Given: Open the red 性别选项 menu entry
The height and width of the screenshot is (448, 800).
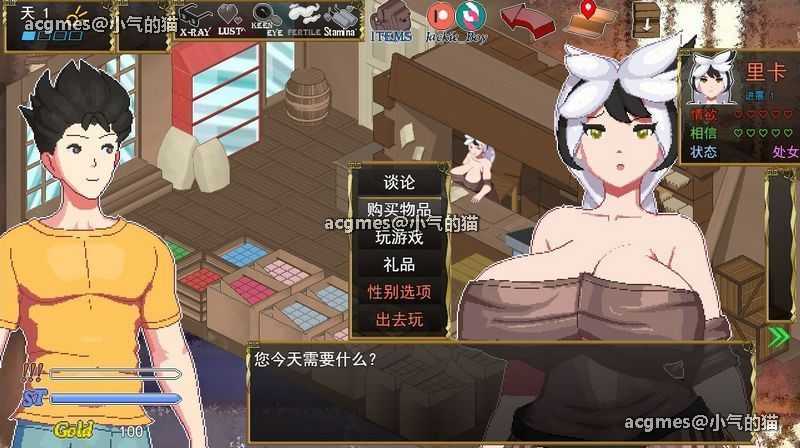Looking at the screenshot, I should [x=399, y=292].
